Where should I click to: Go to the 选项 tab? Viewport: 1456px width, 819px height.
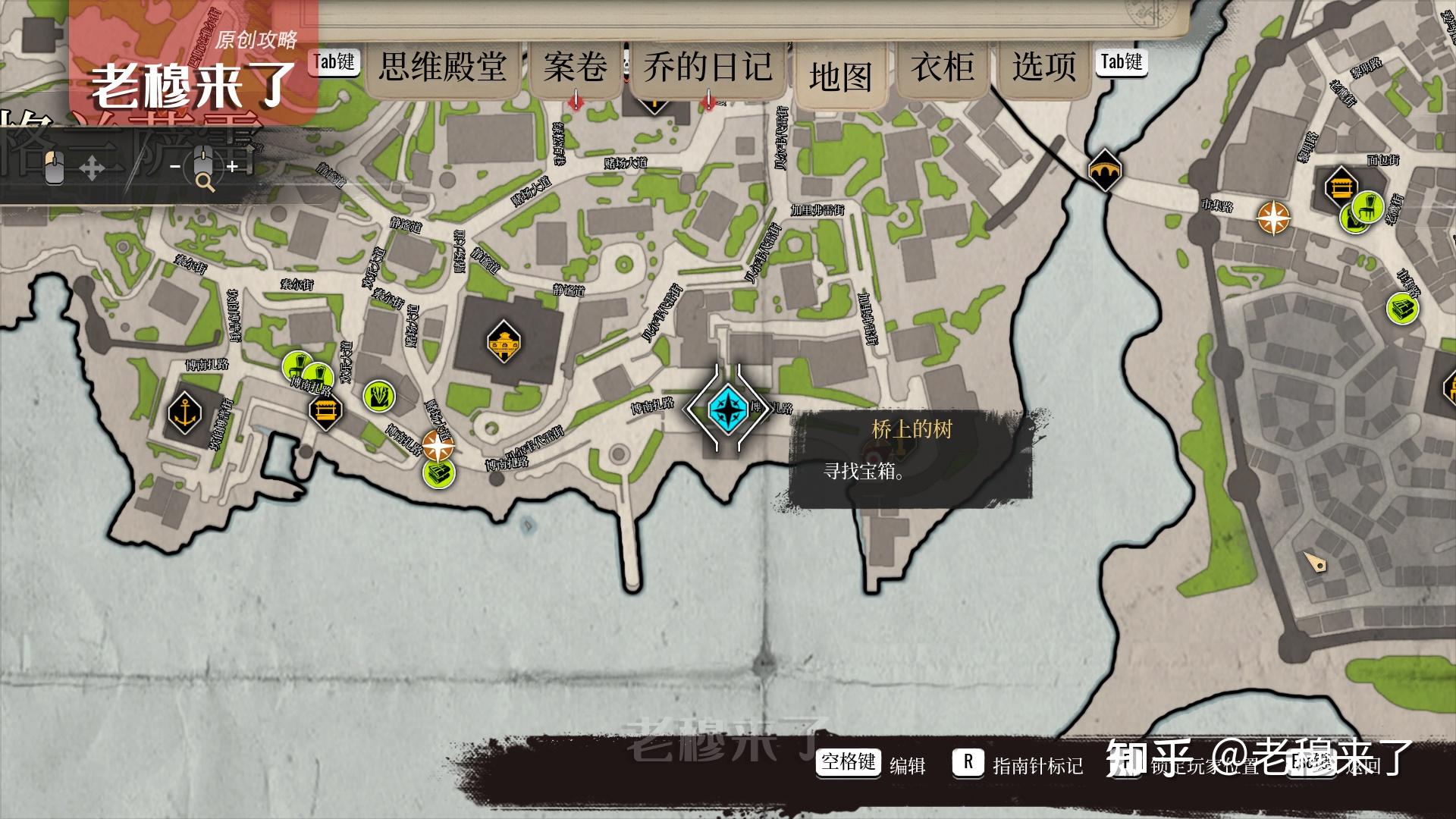[1043, 67]
